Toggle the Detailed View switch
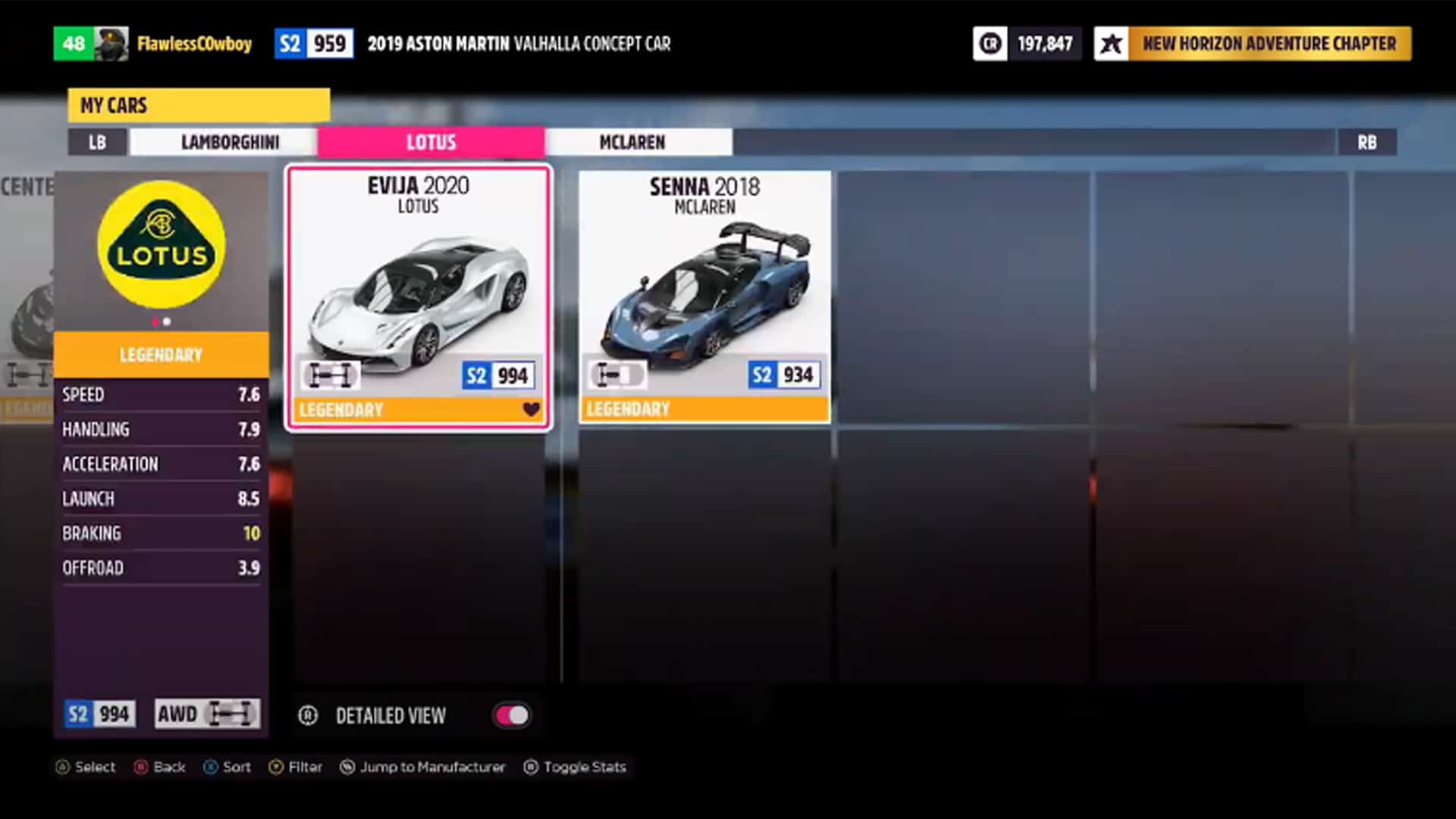The width and height of the screenshot is (1456, 819). [x=511, y=715]
